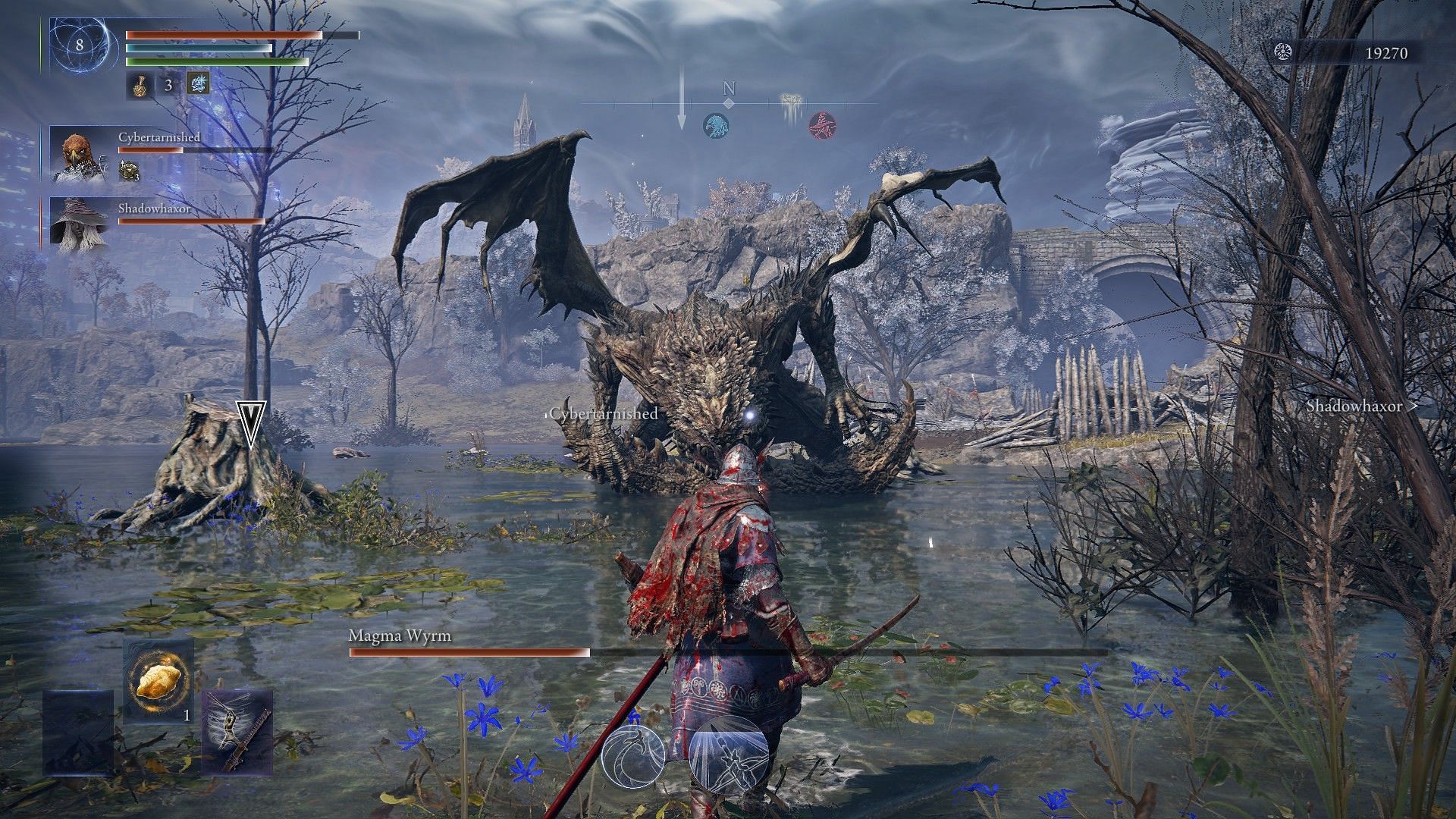Click the red witch compass marker

[821, 125]
